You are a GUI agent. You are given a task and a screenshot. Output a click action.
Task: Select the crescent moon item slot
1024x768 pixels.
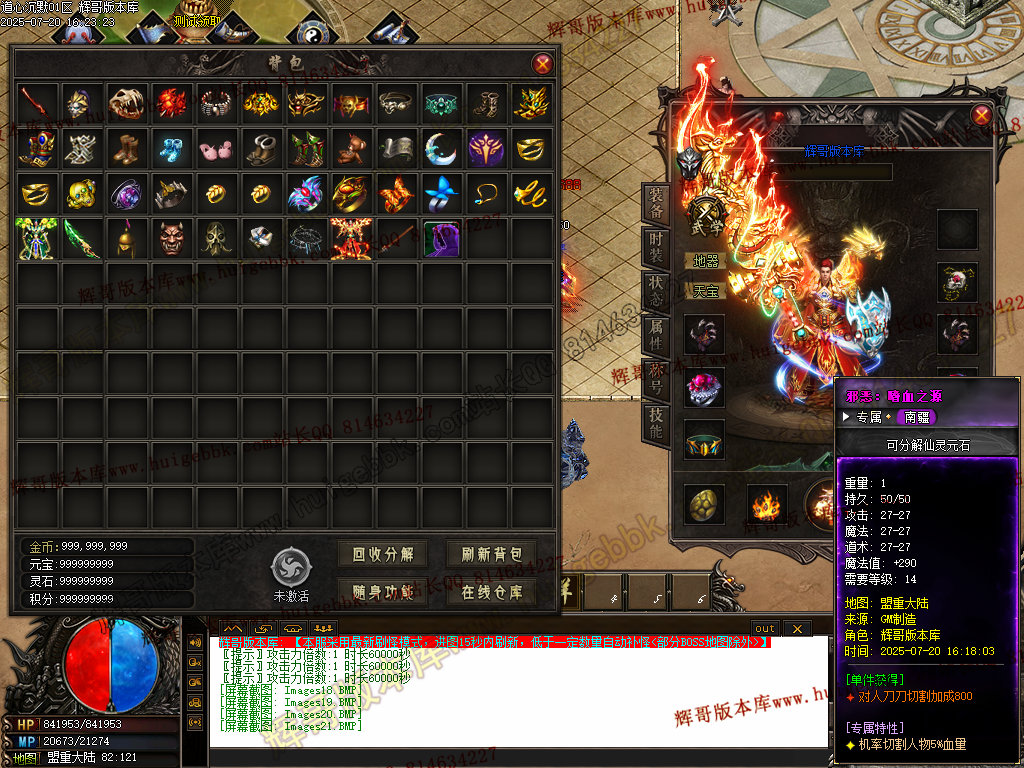point(440,148)
